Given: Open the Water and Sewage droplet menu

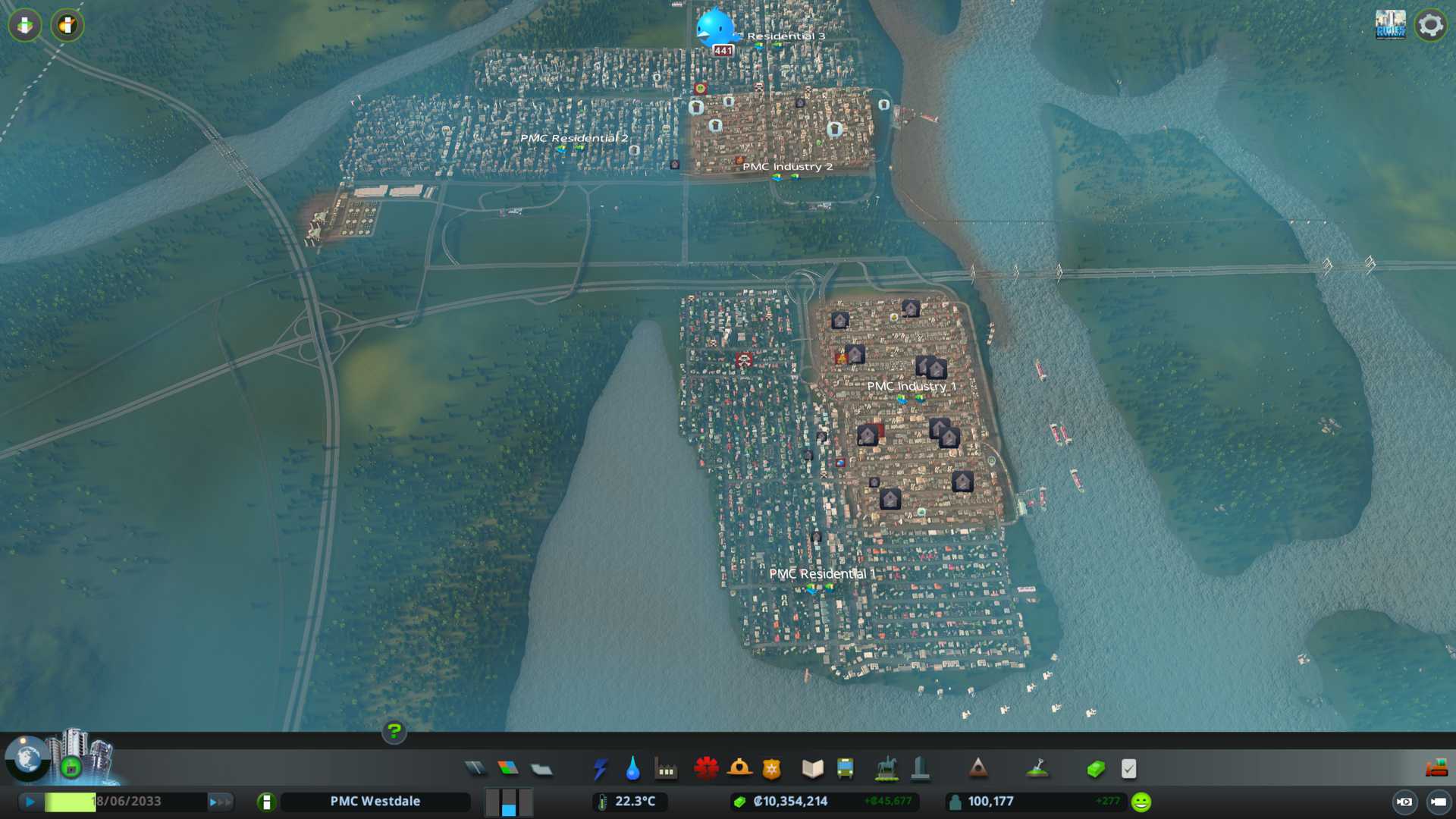Looking at the screenshot, I should (x=632, y=769).
